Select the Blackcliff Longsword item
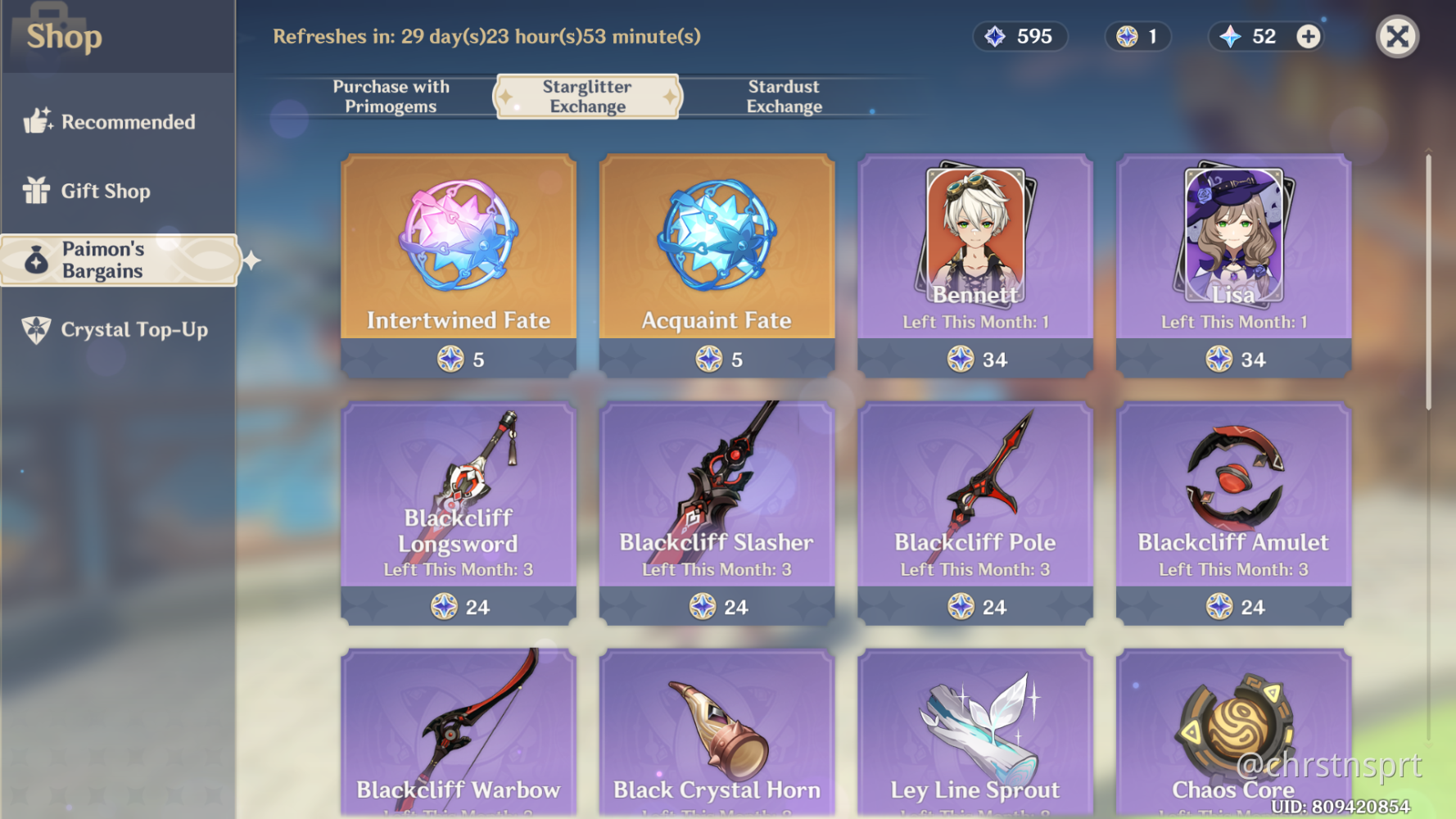This screenshot has height=819, width=1456. coord(458,508)
